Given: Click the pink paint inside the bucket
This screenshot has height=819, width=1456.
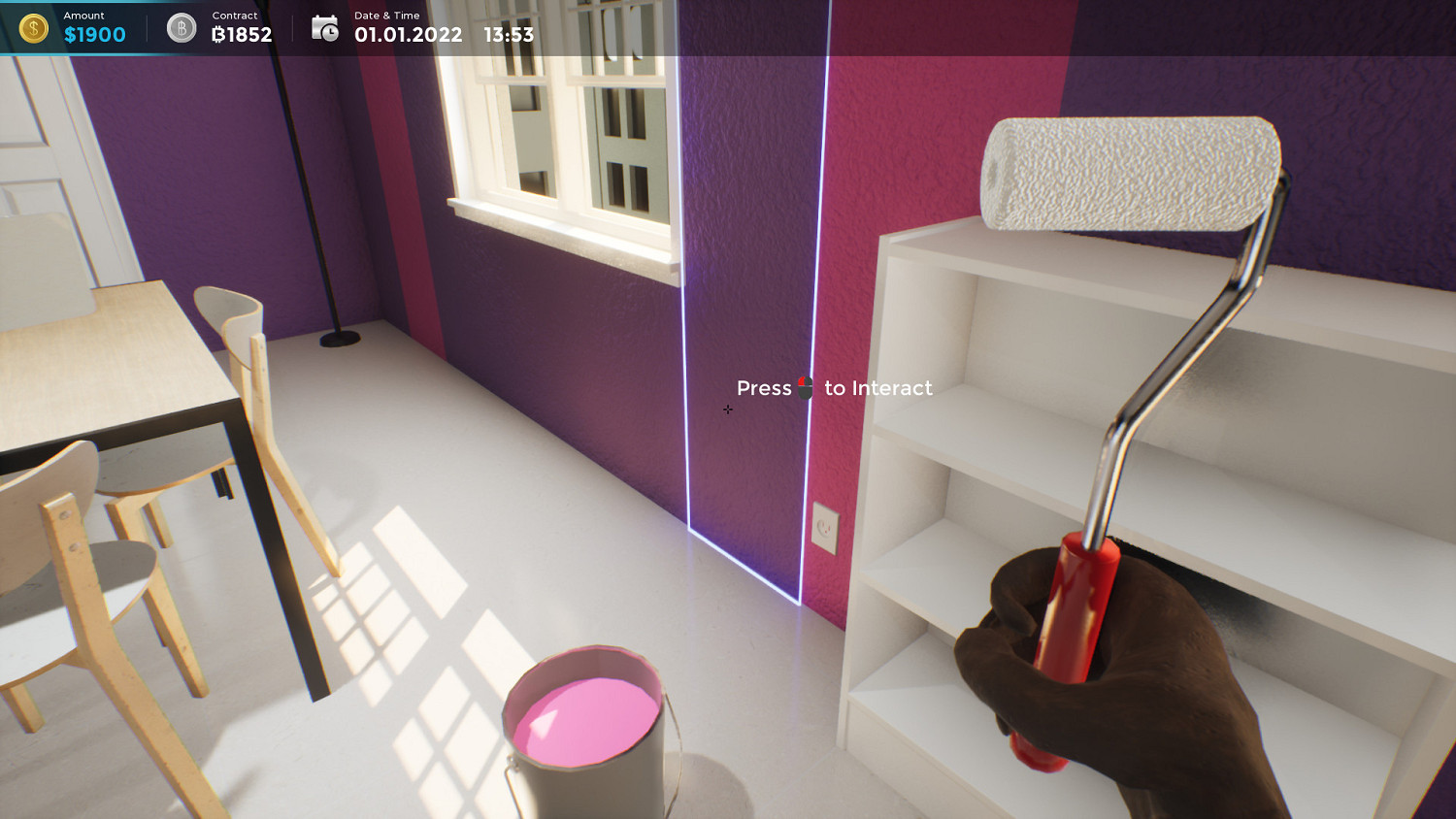Looking at the screenshot, I should tap(587, 718).
